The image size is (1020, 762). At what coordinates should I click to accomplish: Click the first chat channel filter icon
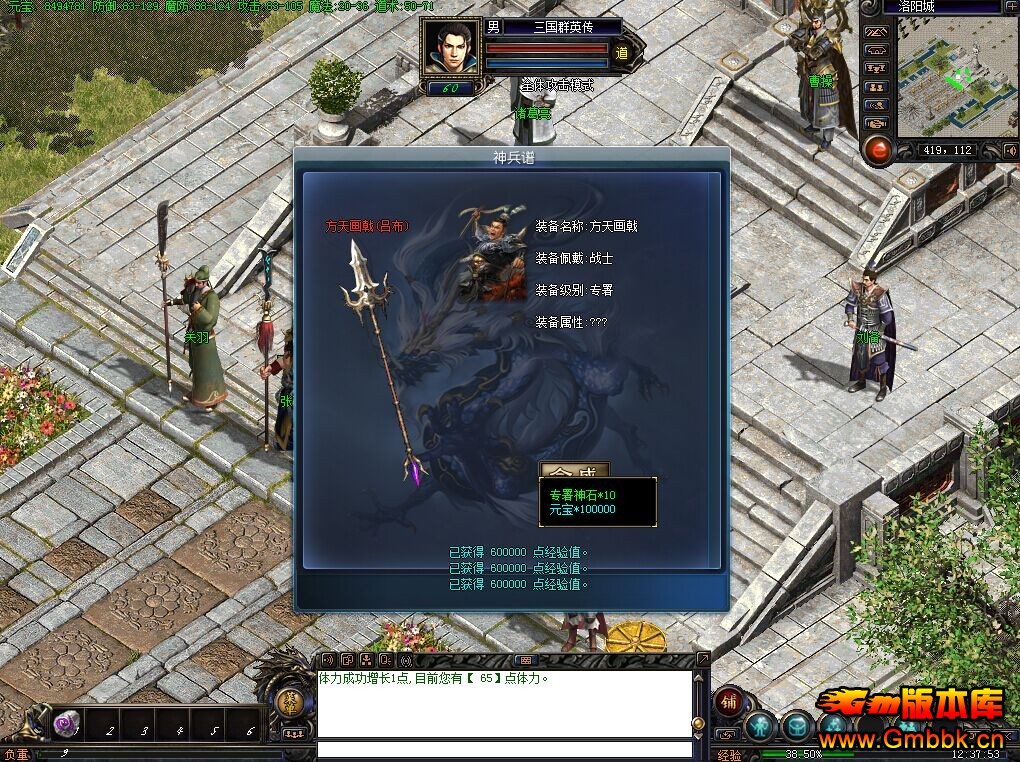tap(327, 660)
